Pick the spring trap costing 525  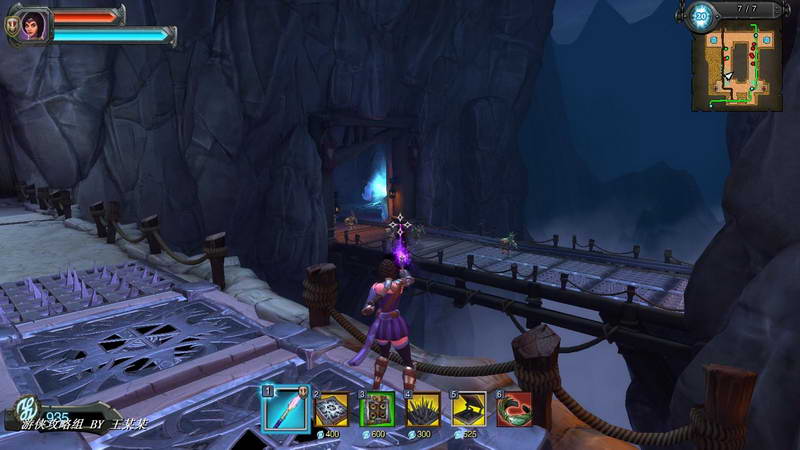pos(469,409)
